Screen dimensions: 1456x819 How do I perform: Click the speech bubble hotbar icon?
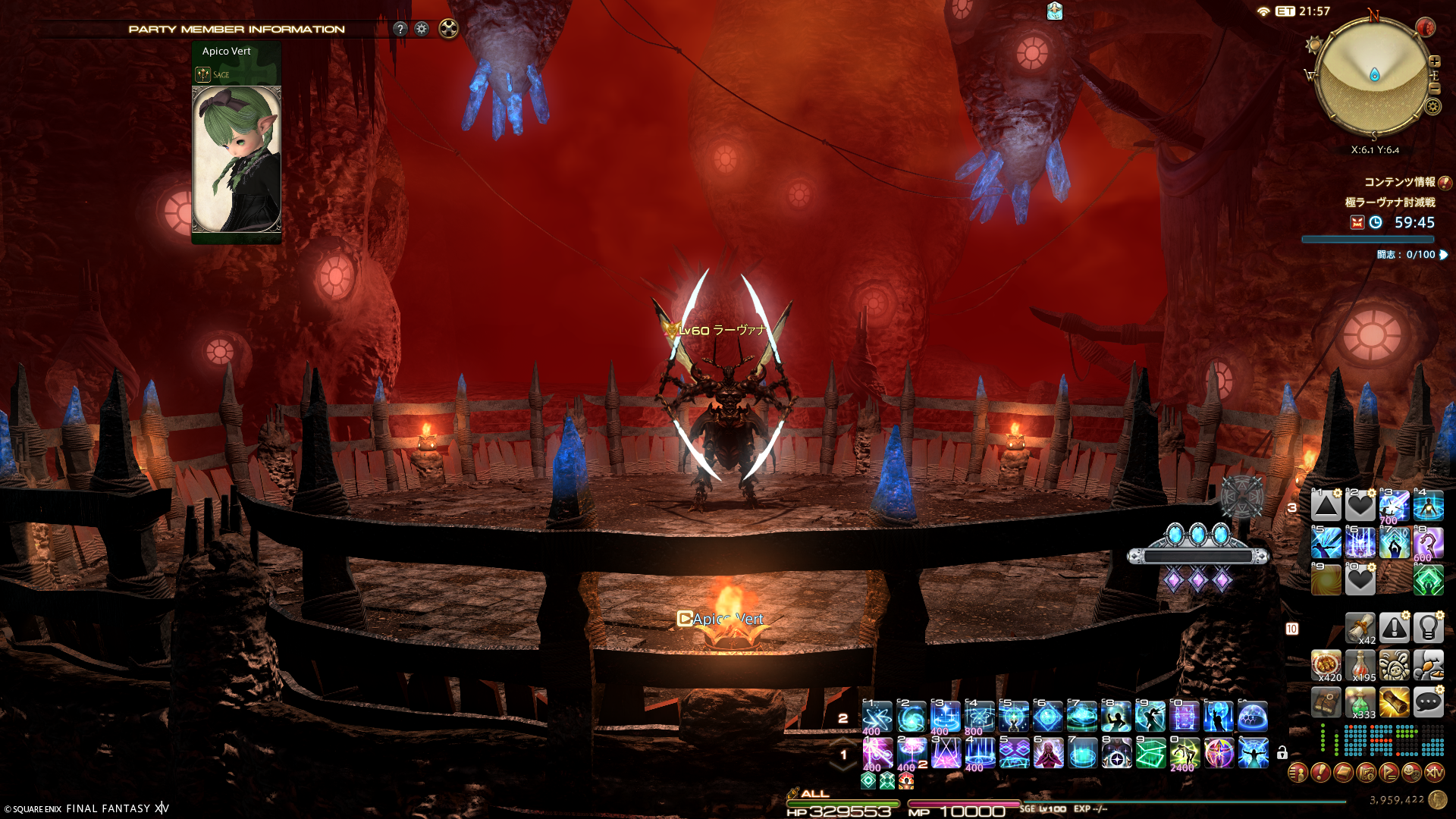click(1429, 703)
